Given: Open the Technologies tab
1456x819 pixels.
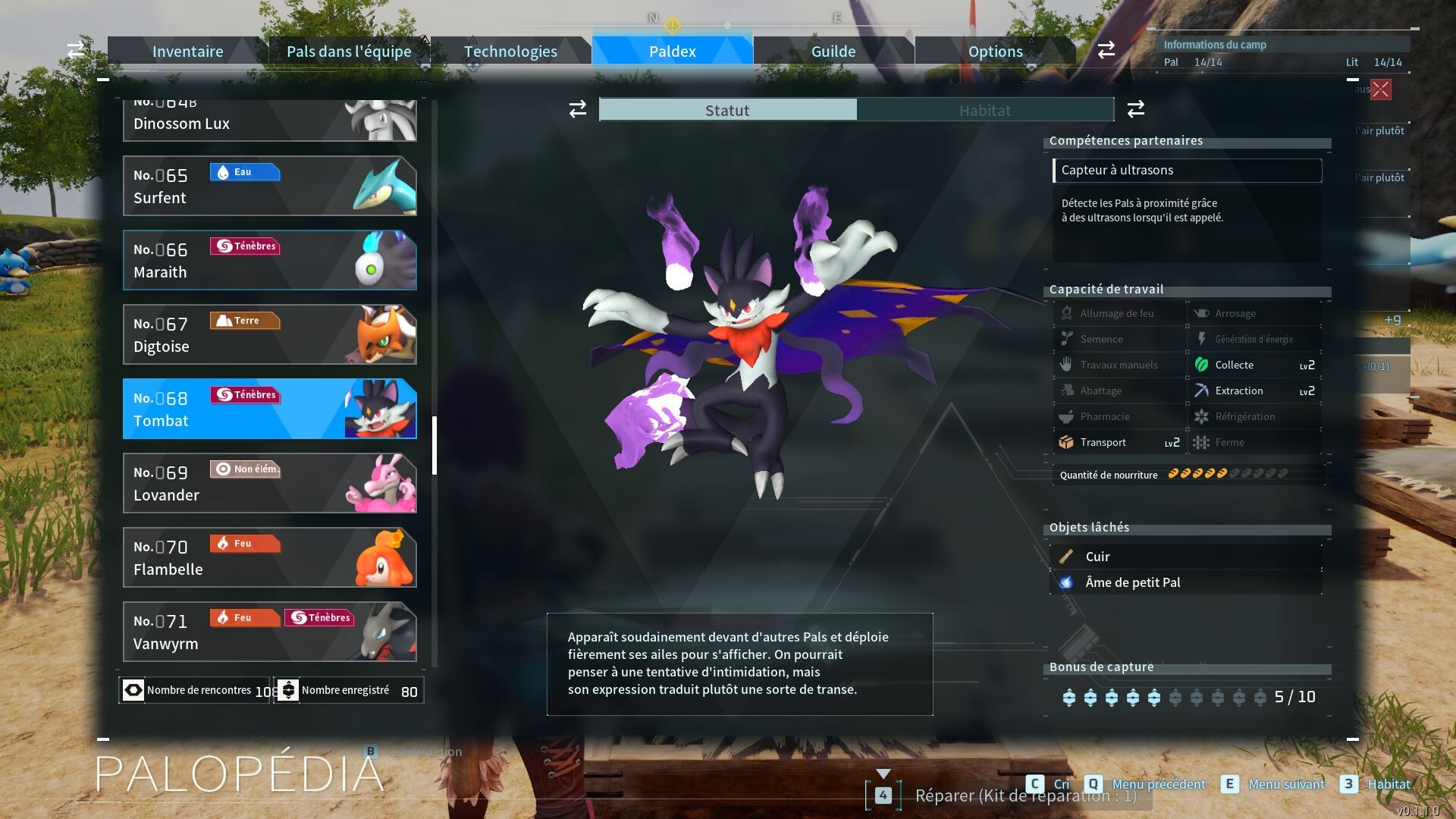Looking at the screenshot, I should pyautogui.click(x=510, y=52).
